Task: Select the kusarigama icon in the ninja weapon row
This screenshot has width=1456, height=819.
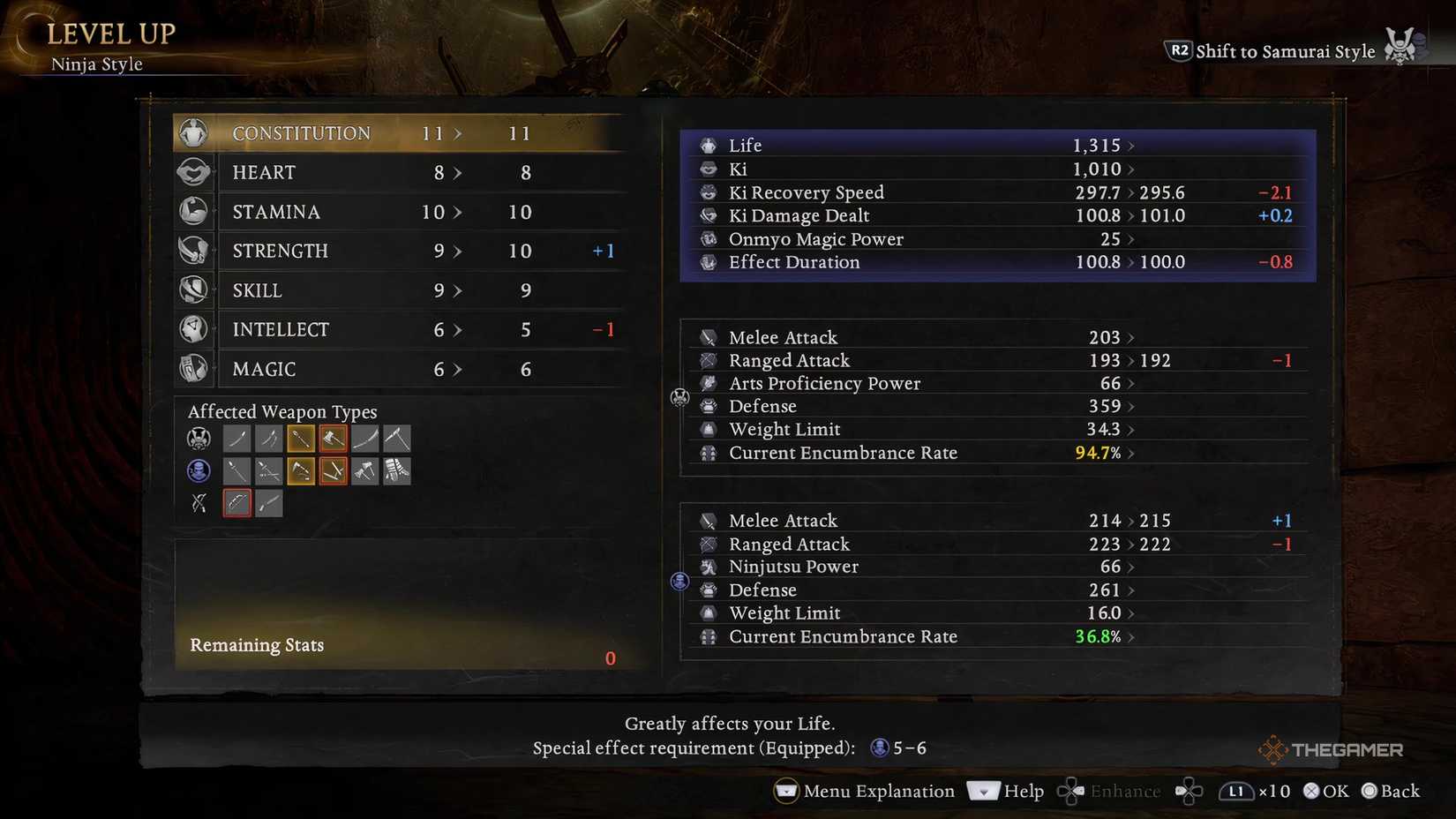Action: click(268, 470)
